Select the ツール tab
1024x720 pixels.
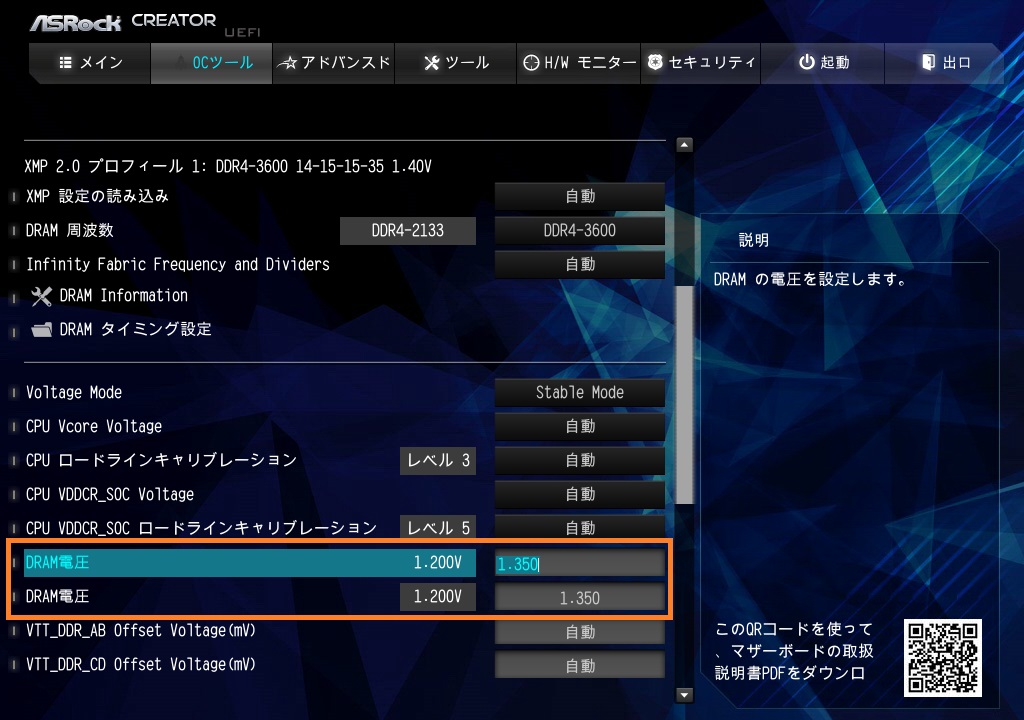click(456, 63)
